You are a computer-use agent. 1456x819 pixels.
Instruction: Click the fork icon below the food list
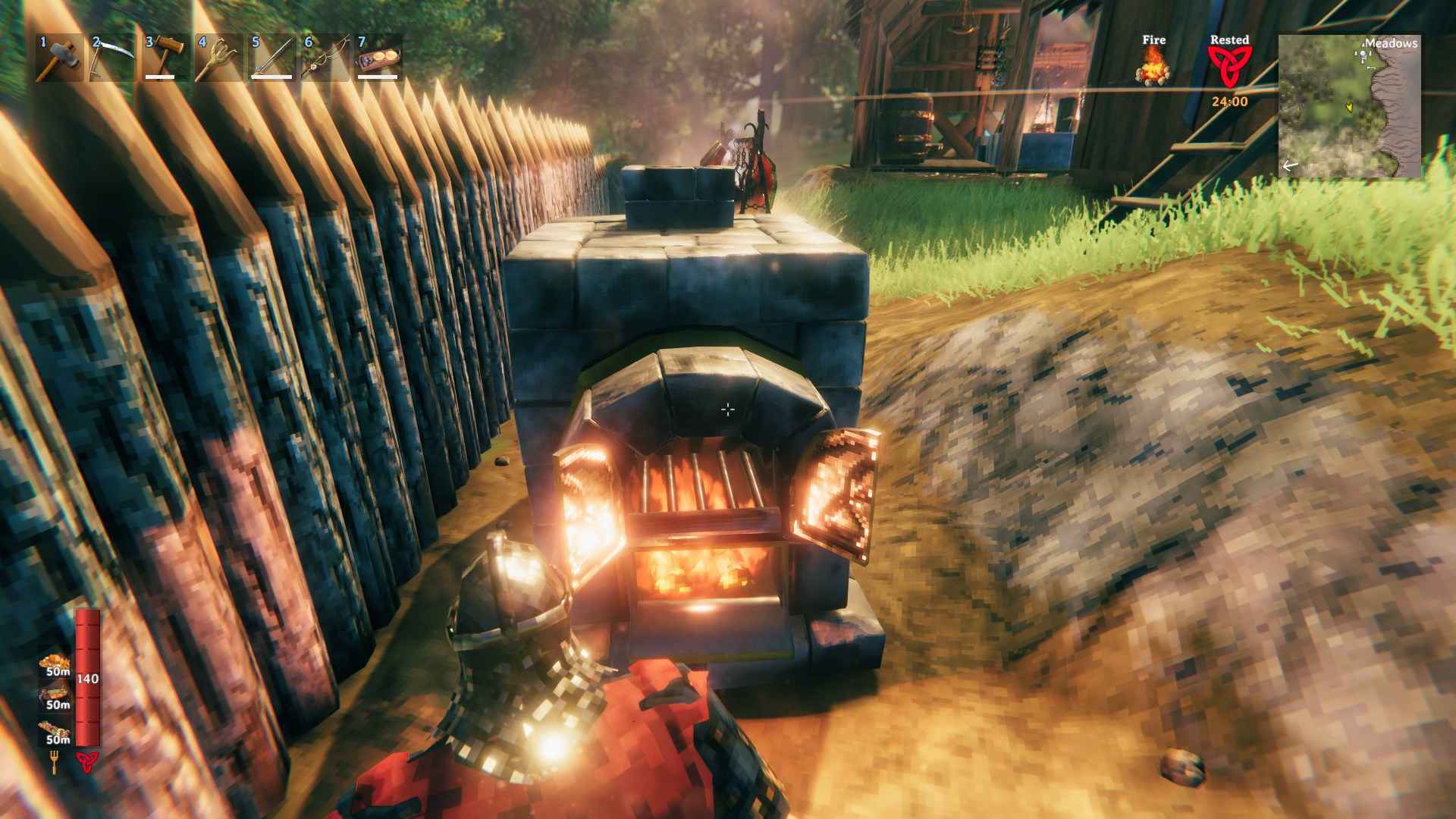coord(53,761)
